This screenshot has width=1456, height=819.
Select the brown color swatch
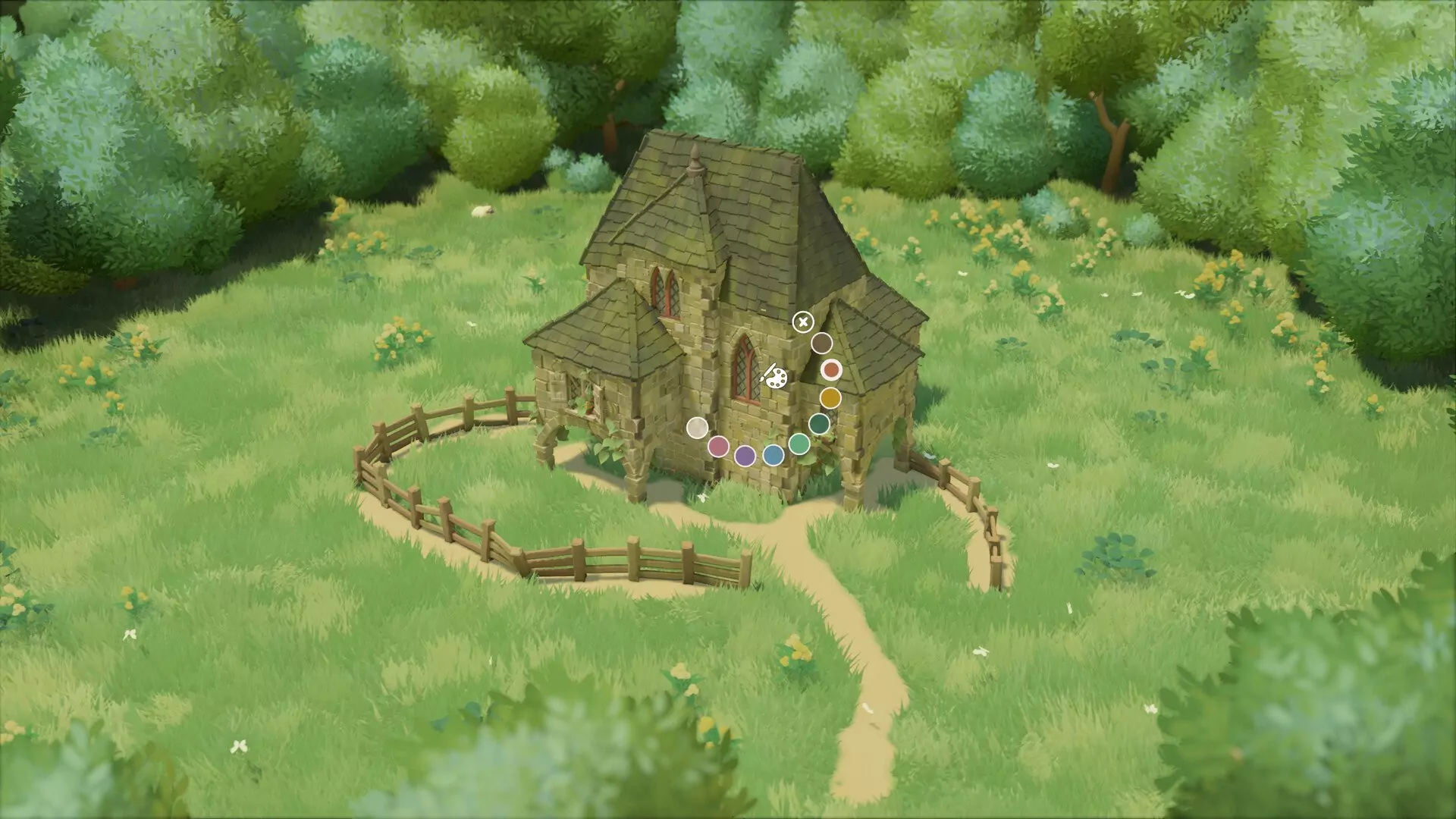(823, 343)
